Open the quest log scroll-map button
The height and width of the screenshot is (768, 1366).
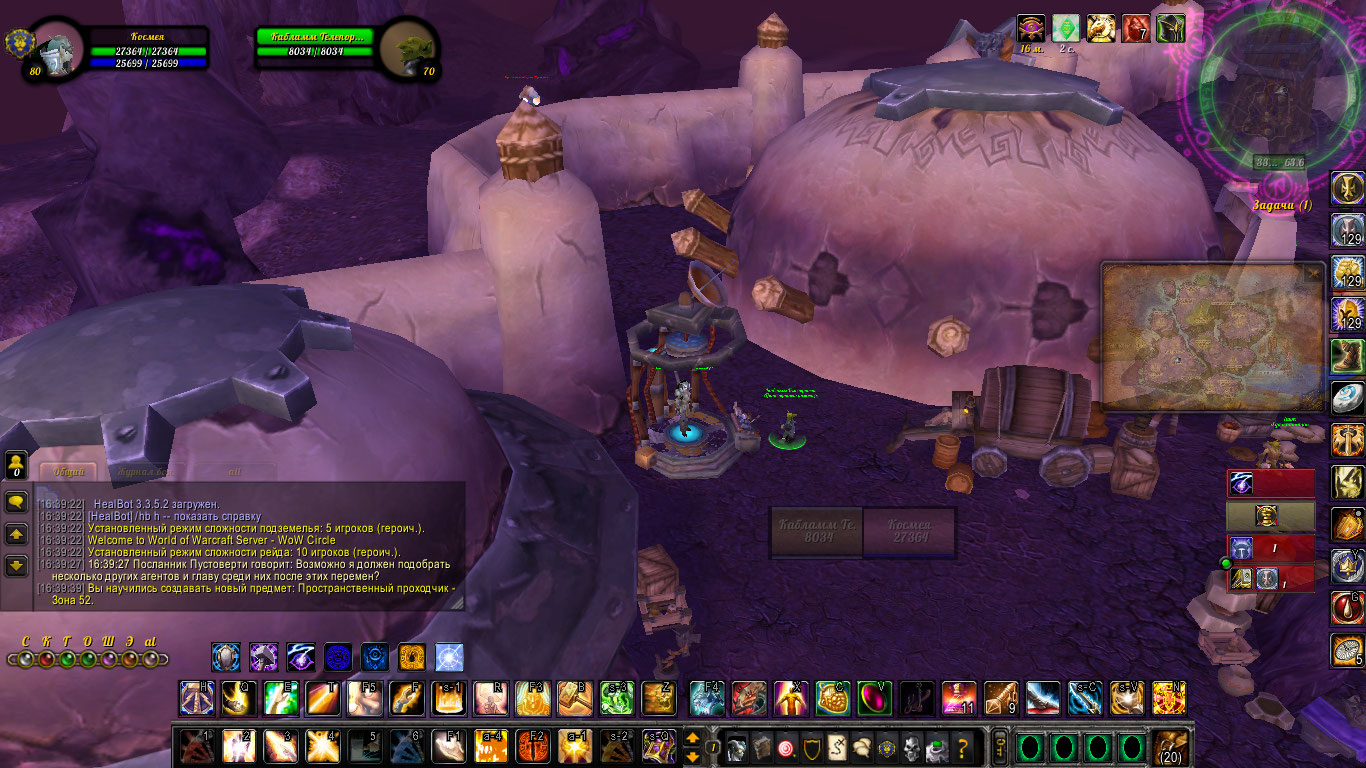833,747
